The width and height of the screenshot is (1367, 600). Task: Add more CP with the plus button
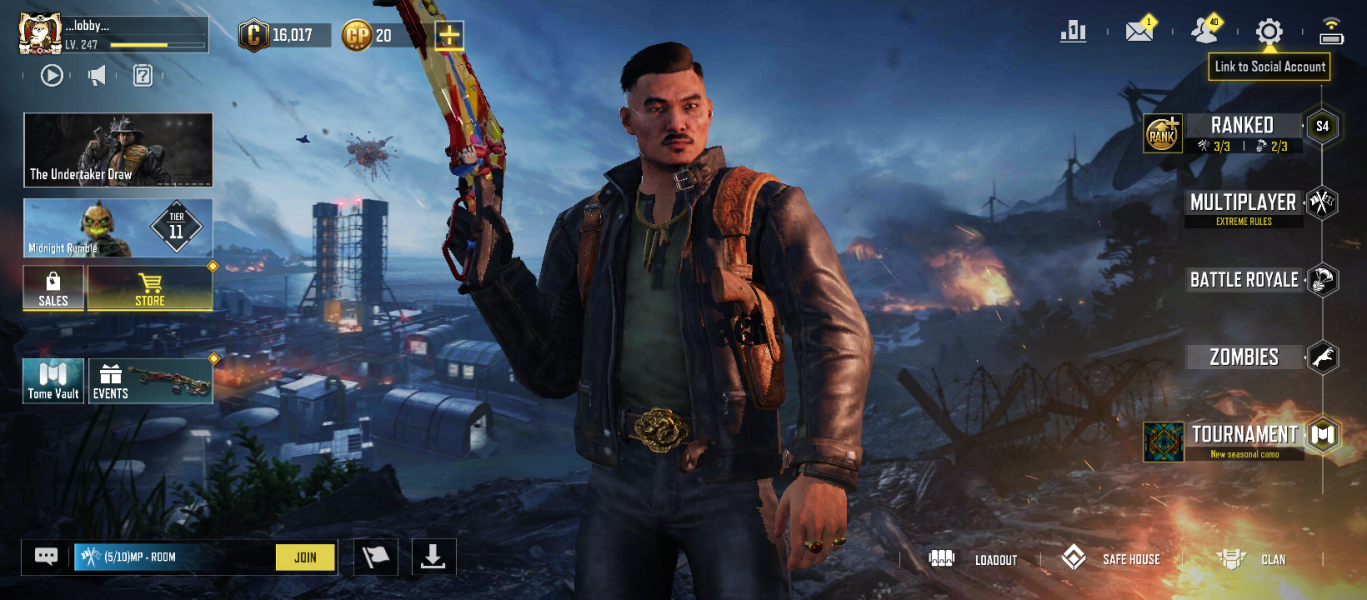pos(449,36)
